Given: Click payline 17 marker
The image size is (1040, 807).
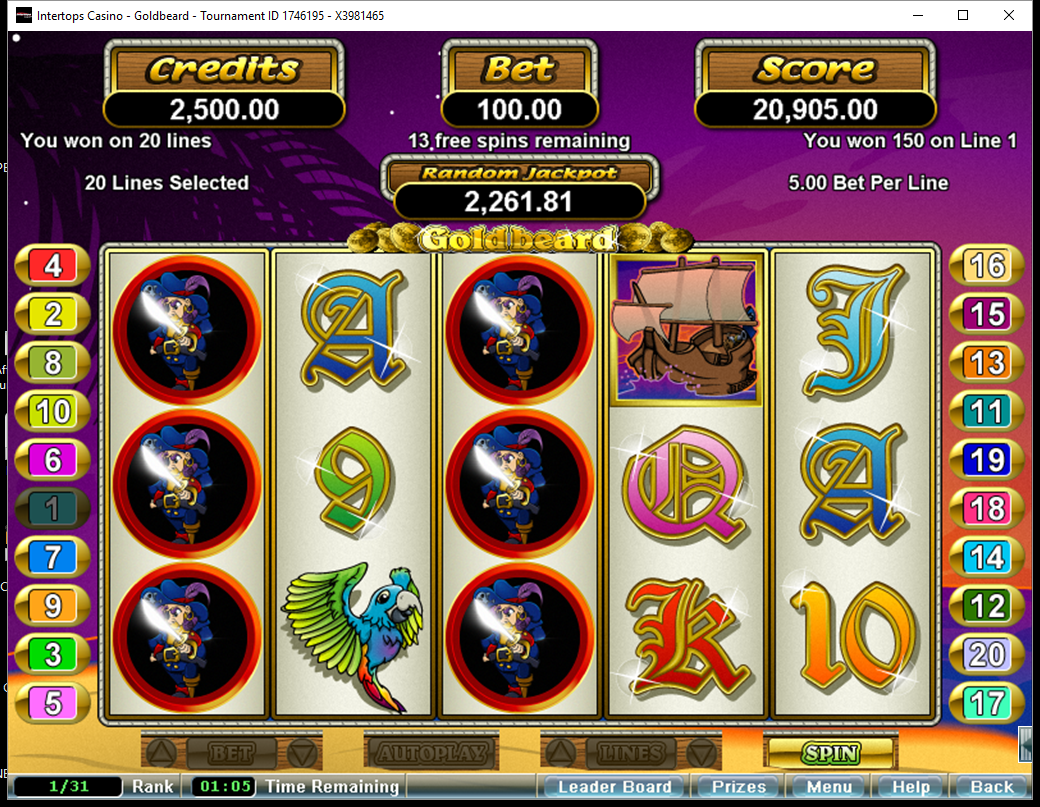Looking at the screenshot, I should (x=987, y=703).
